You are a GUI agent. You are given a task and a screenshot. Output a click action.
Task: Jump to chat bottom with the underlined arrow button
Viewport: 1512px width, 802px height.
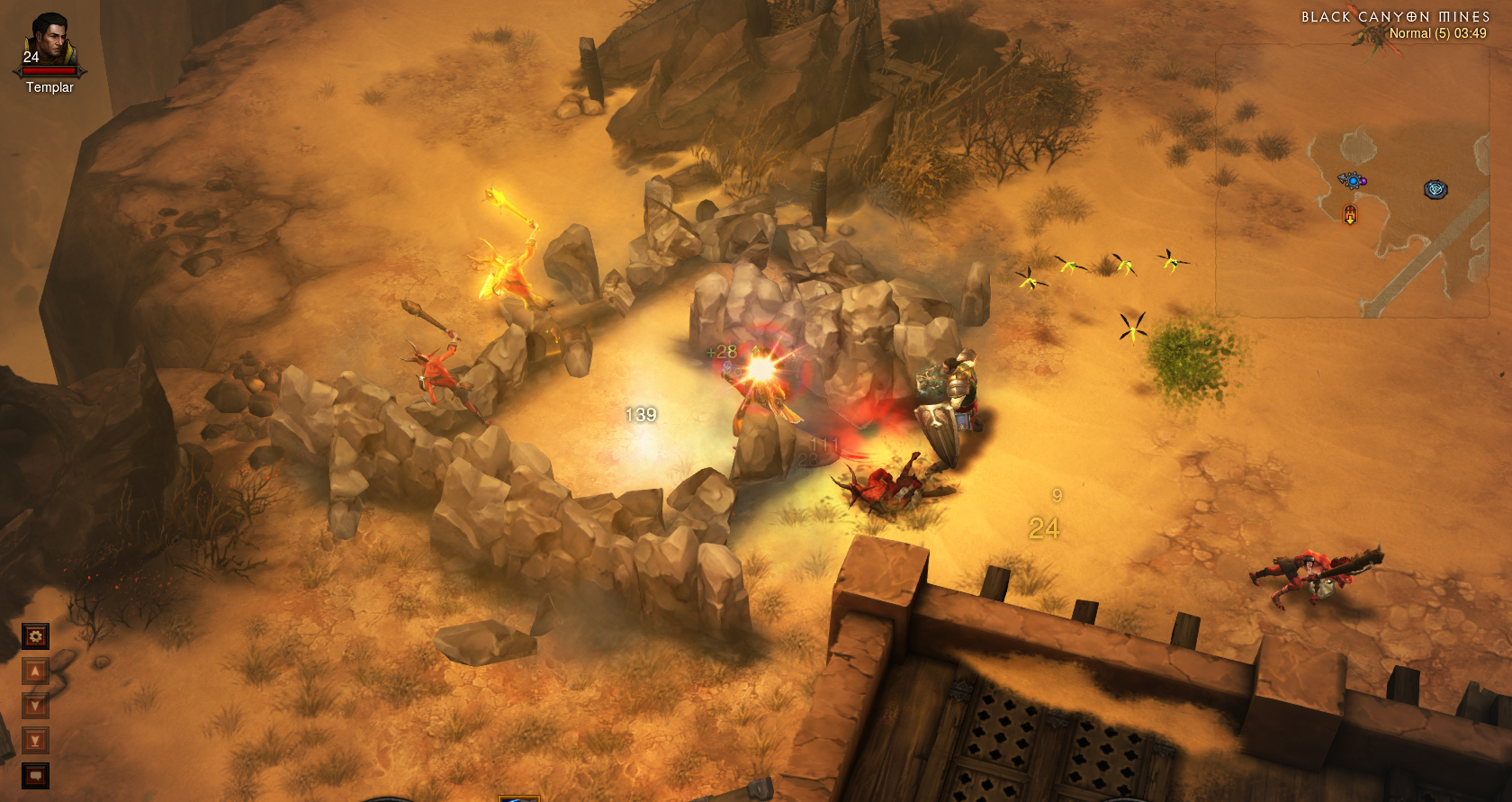[x=35, y=741]
